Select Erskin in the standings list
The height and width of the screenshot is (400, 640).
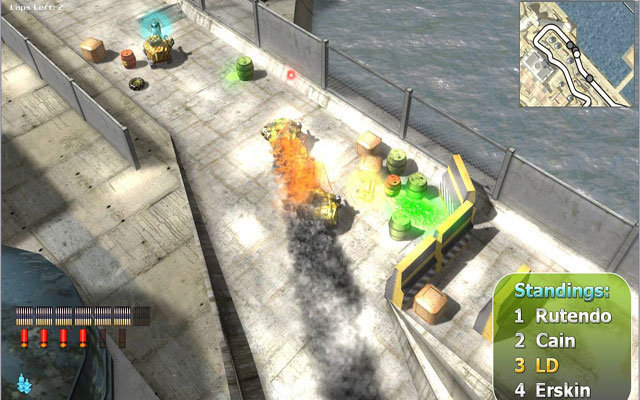[x=556, y=389]
